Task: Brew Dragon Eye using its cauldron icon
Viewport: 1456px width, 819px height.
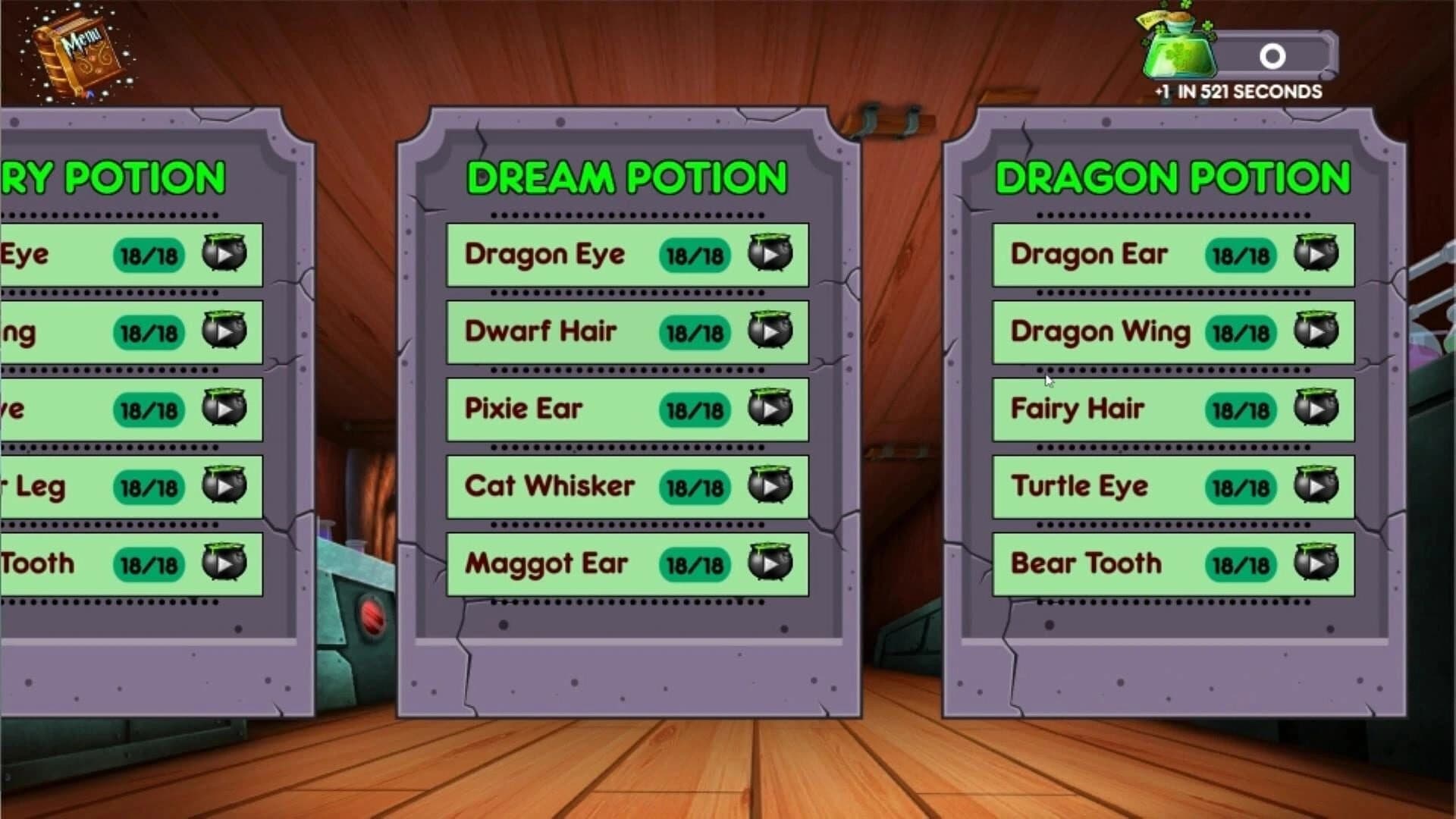Action: tap(773, 255)
